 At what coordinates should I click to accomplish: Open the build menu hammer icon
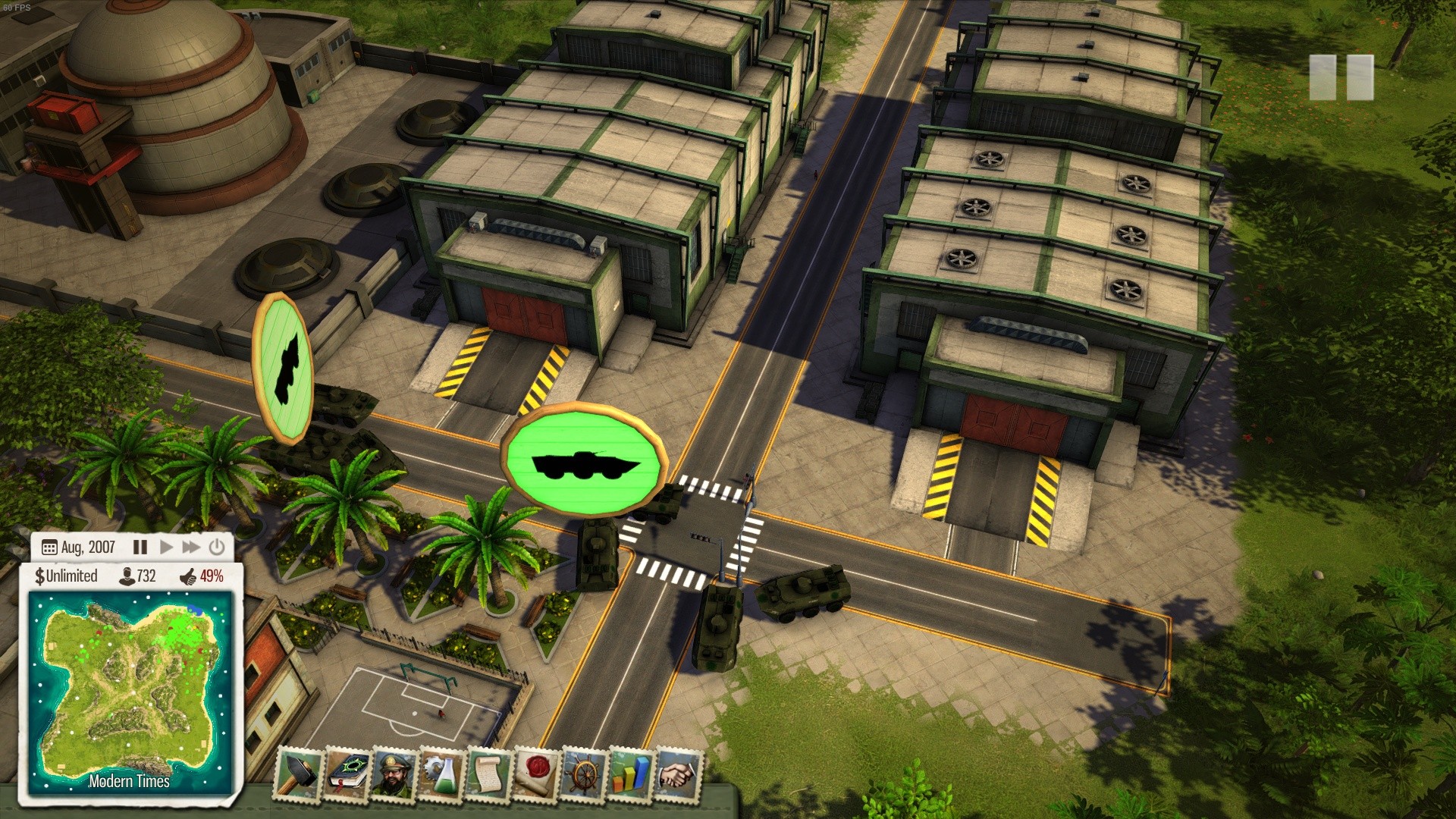(x=298, y=774)
